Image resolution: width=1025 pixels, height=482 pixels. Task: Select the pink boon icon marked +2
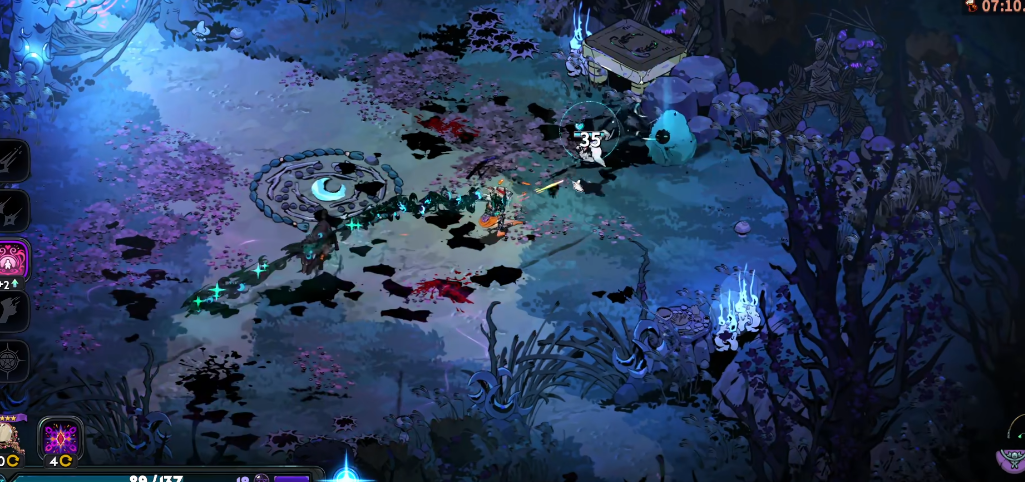(14, 259)
